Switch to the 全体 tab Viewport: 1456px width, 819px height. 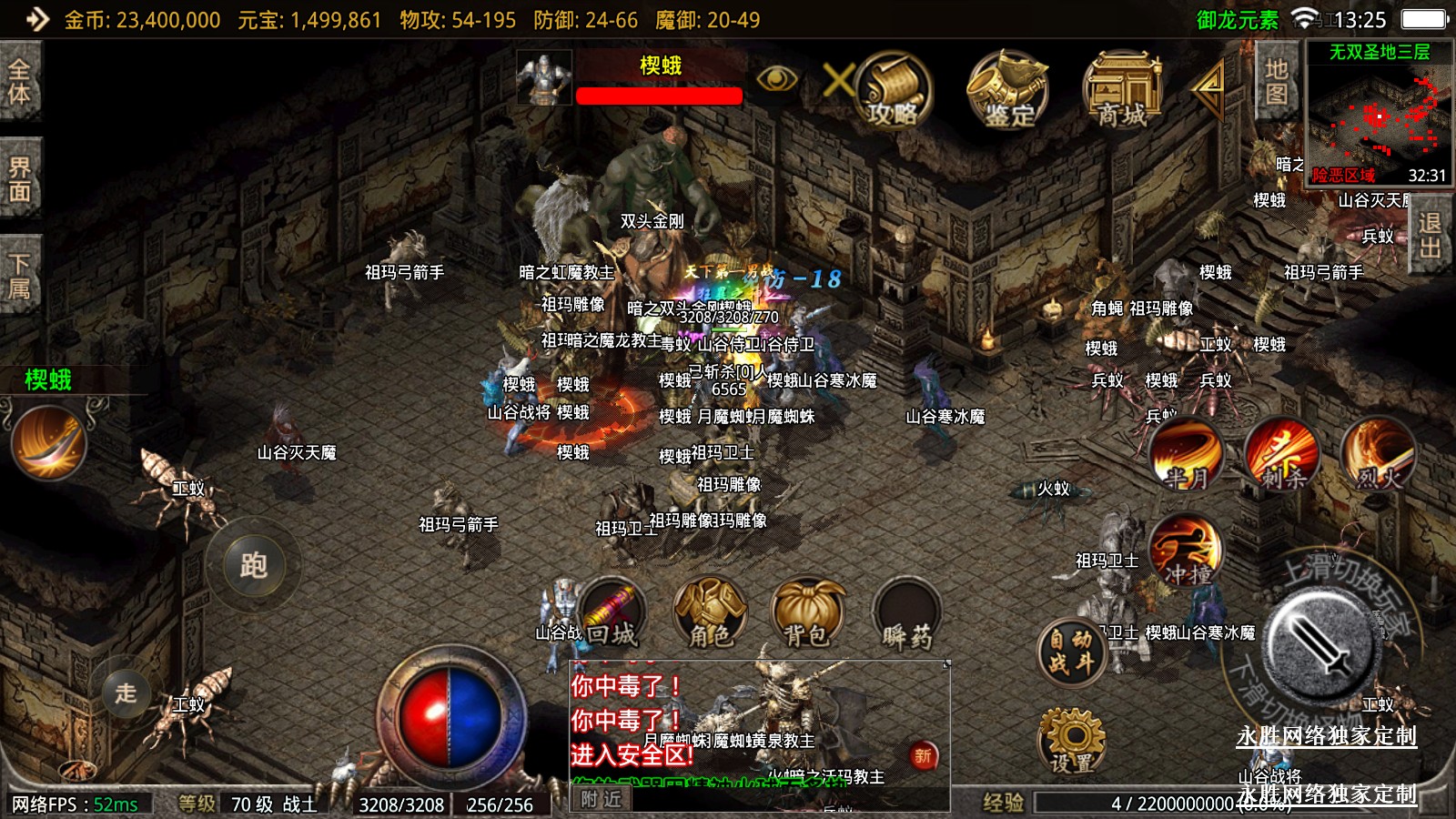(19, 82)
